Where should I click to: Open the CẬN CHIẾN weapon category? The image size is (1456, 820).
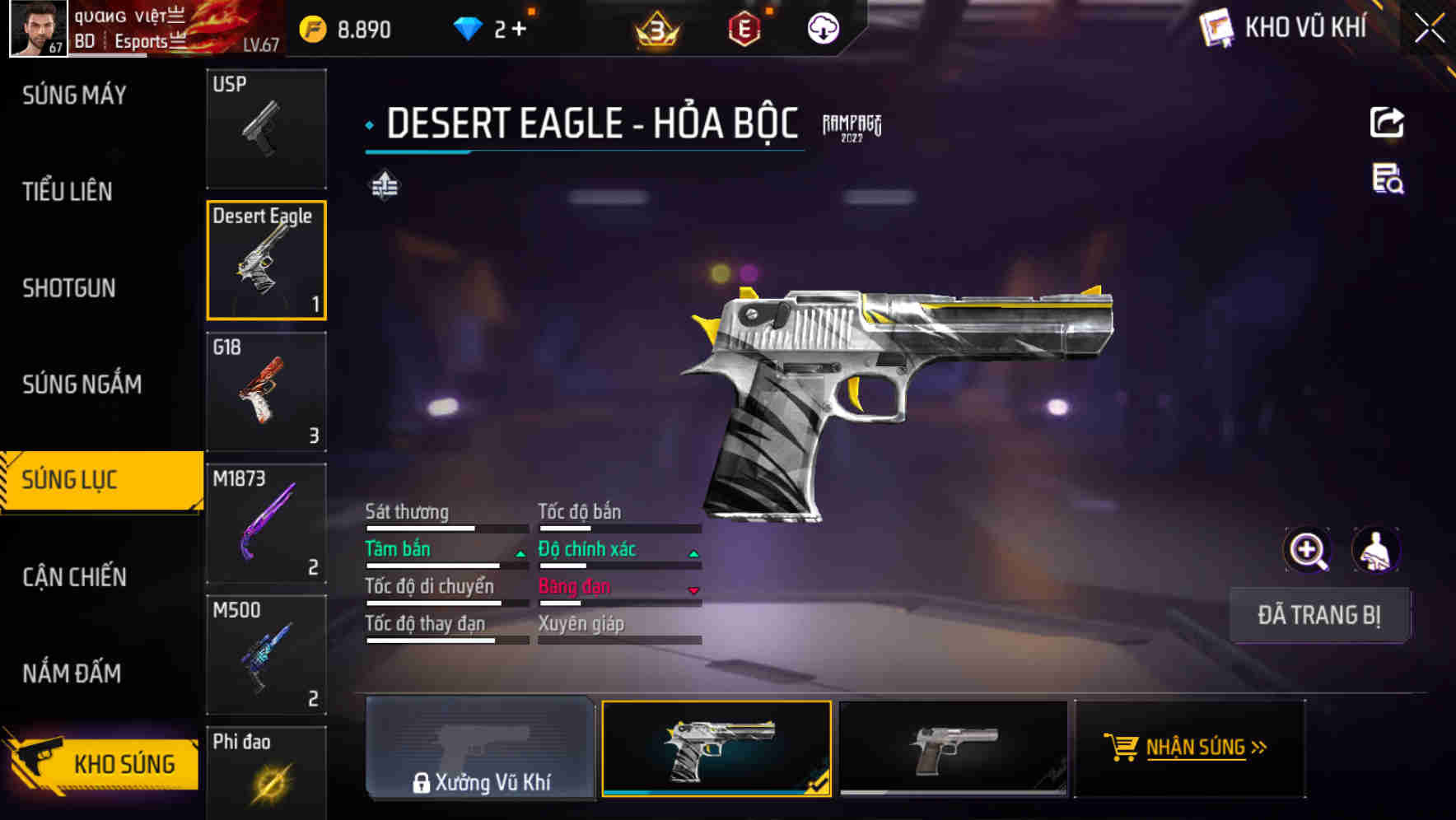72,576
